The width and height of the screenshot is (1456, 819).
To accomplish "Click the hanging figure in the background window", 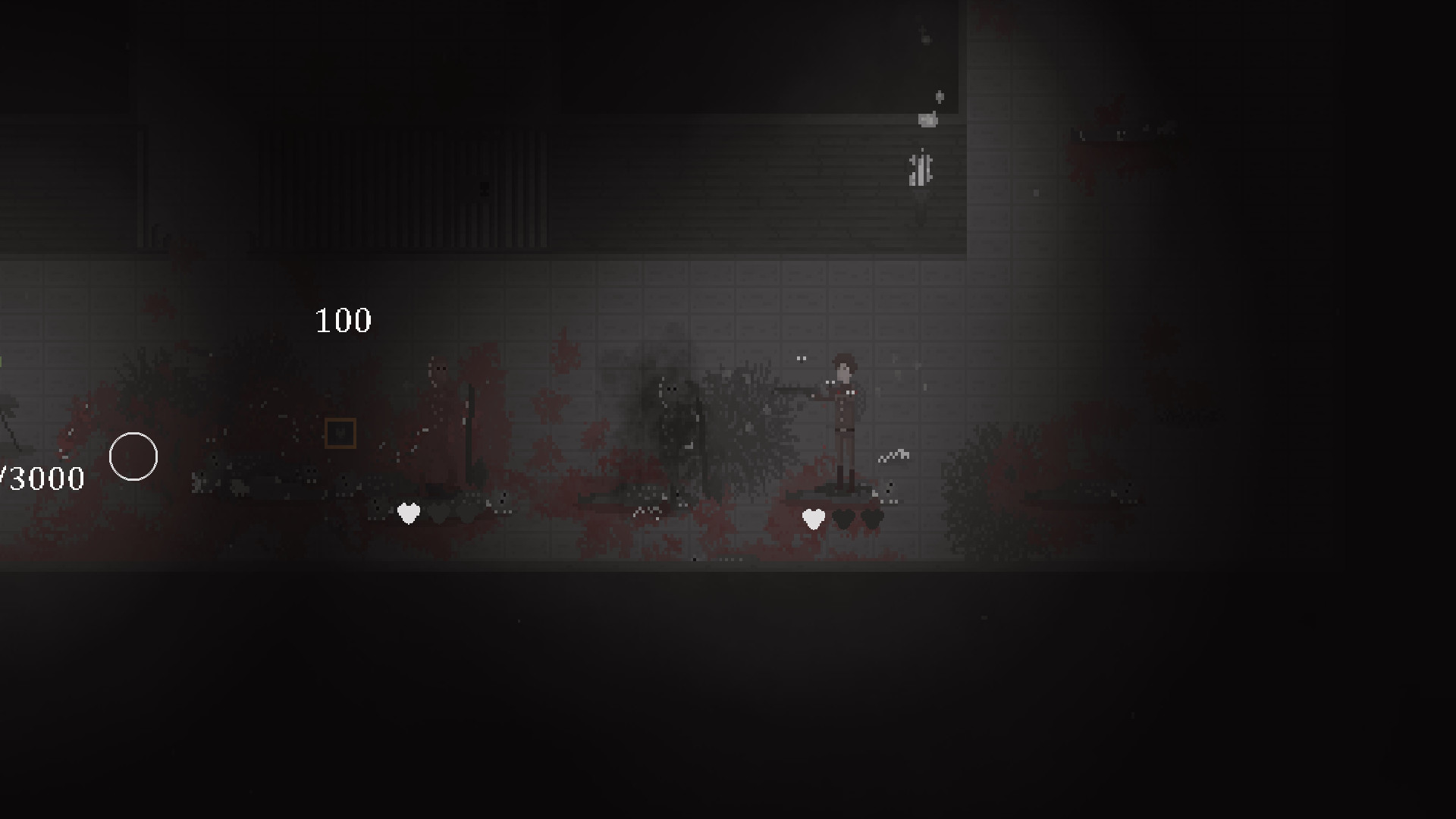I will tap(919, 168).
